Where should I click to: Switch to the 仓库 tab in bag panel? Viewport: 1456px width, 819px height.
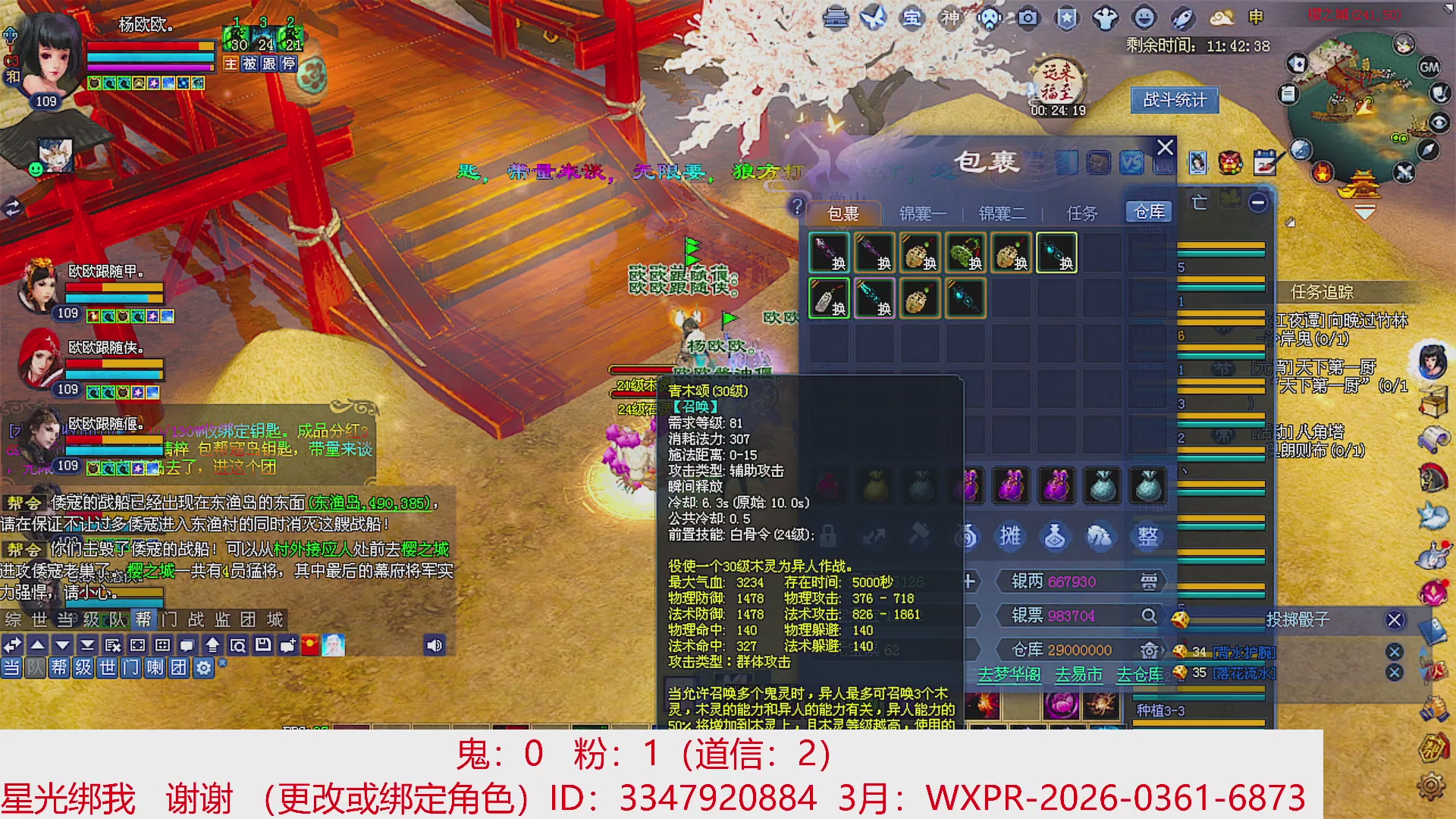[x=1147, y=212]
